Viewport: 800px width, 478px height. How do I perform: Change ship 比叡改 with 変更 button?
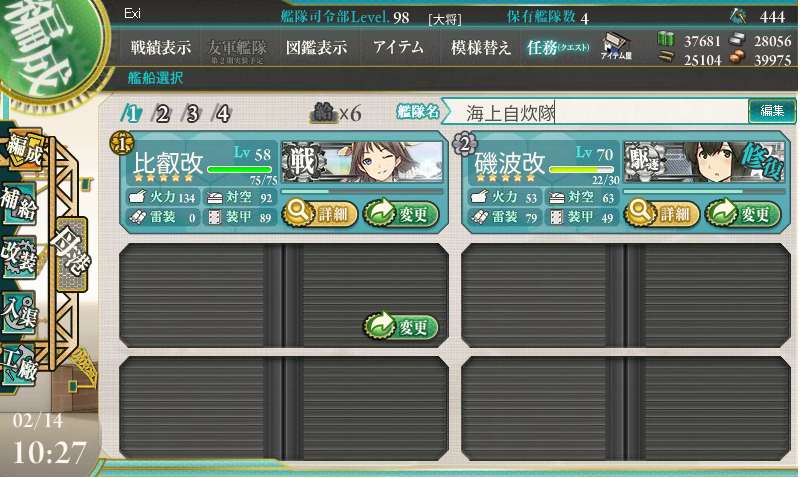400,212
